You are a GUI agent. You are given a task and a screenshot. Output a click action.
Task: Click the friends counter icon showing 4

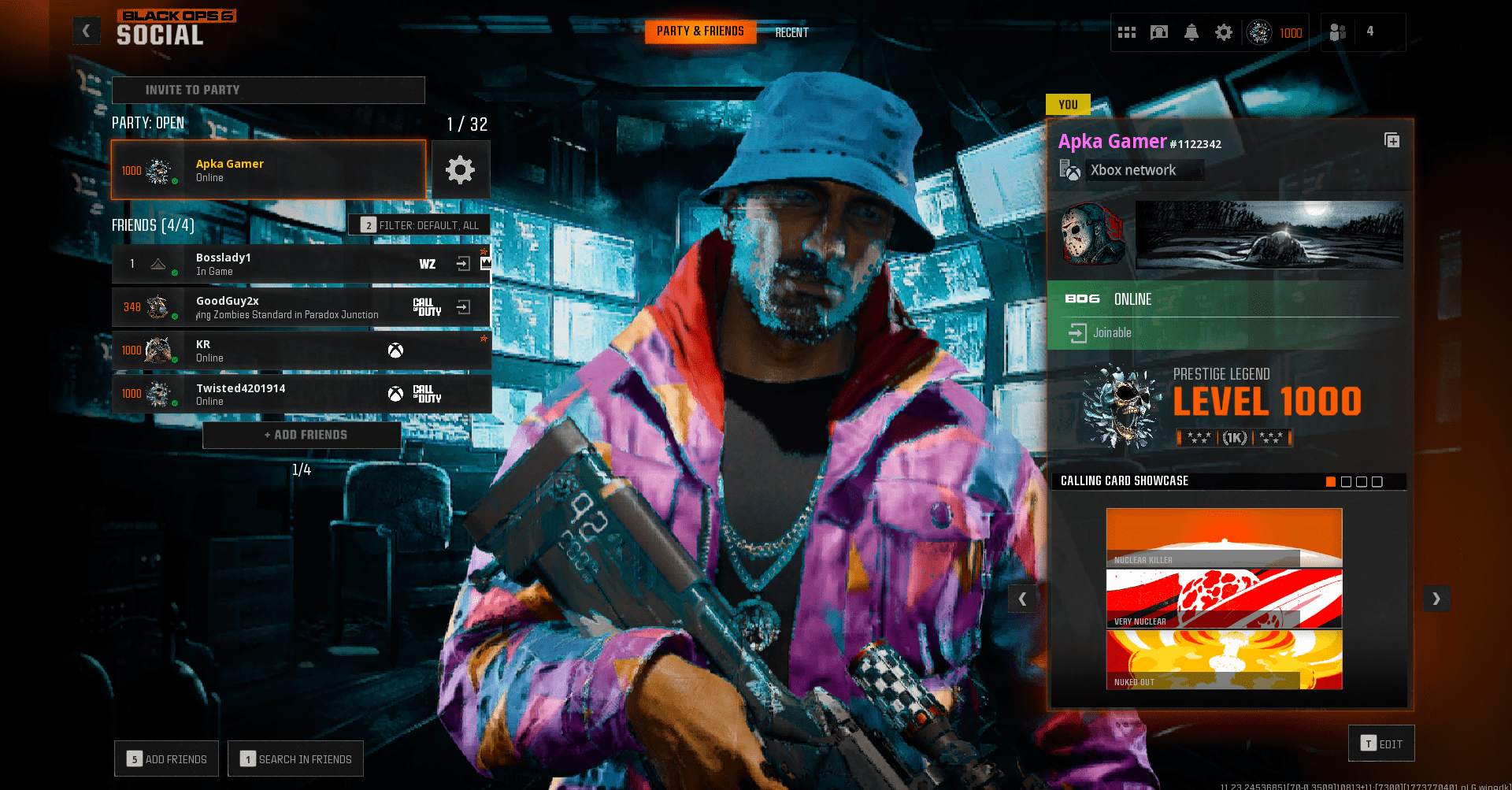point(1336,32)
